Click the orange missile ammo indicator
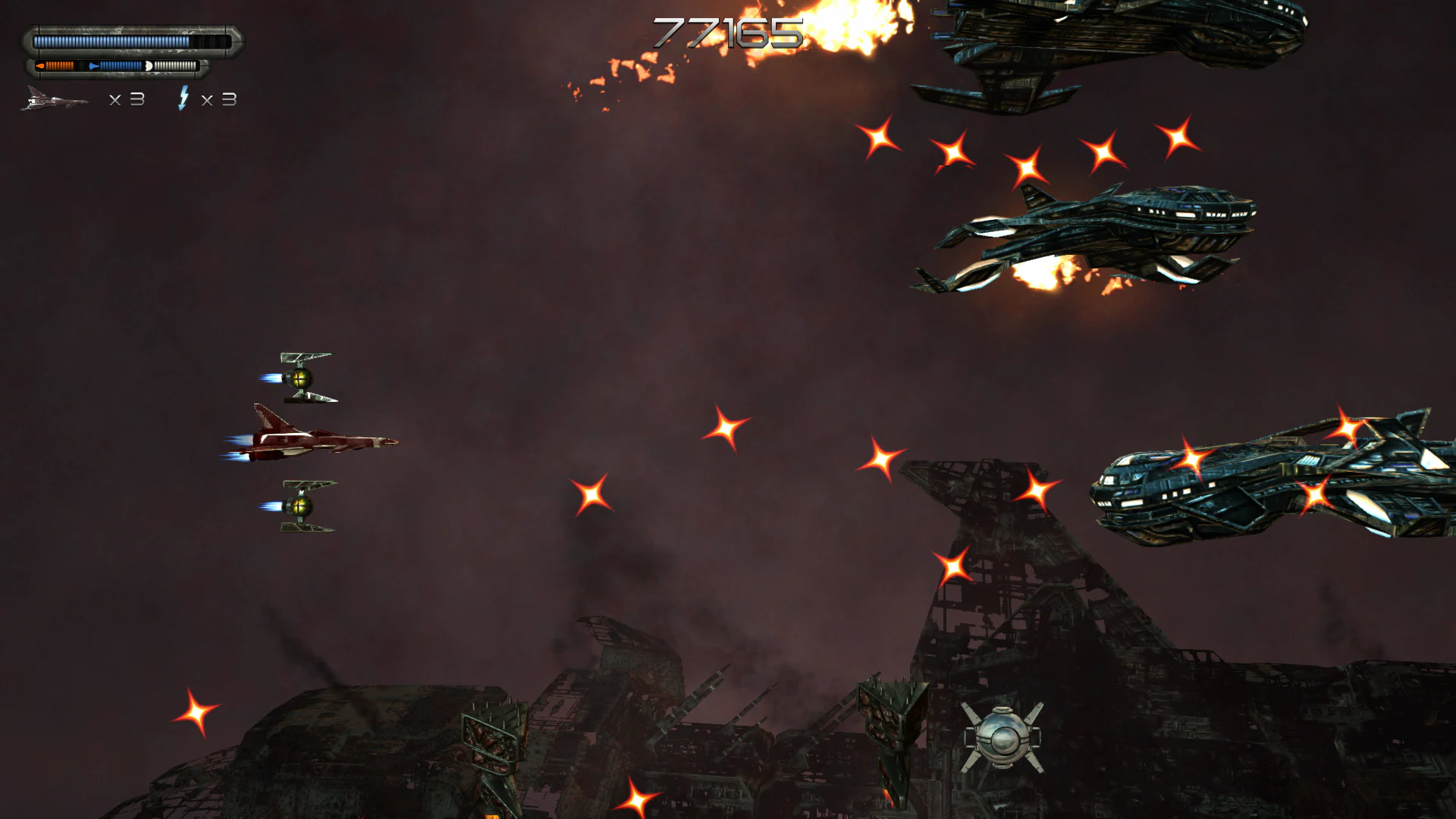The width and height of the screenshot is (1456, 819). (55, 65)
